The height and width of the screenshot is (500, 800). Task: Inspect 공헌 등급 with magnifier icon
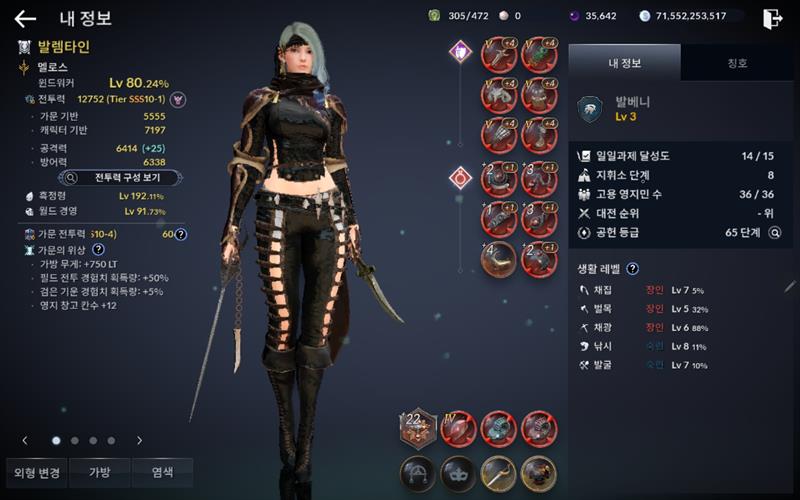(774, 232)
